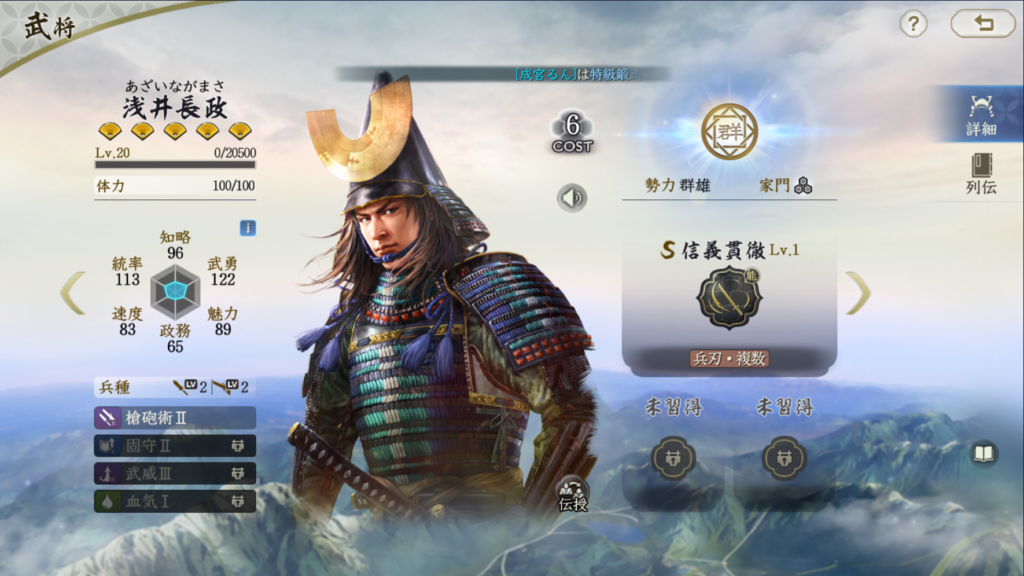Go back with the return arrow button
The image size is (1024, 576).
[x=982, y=24]
